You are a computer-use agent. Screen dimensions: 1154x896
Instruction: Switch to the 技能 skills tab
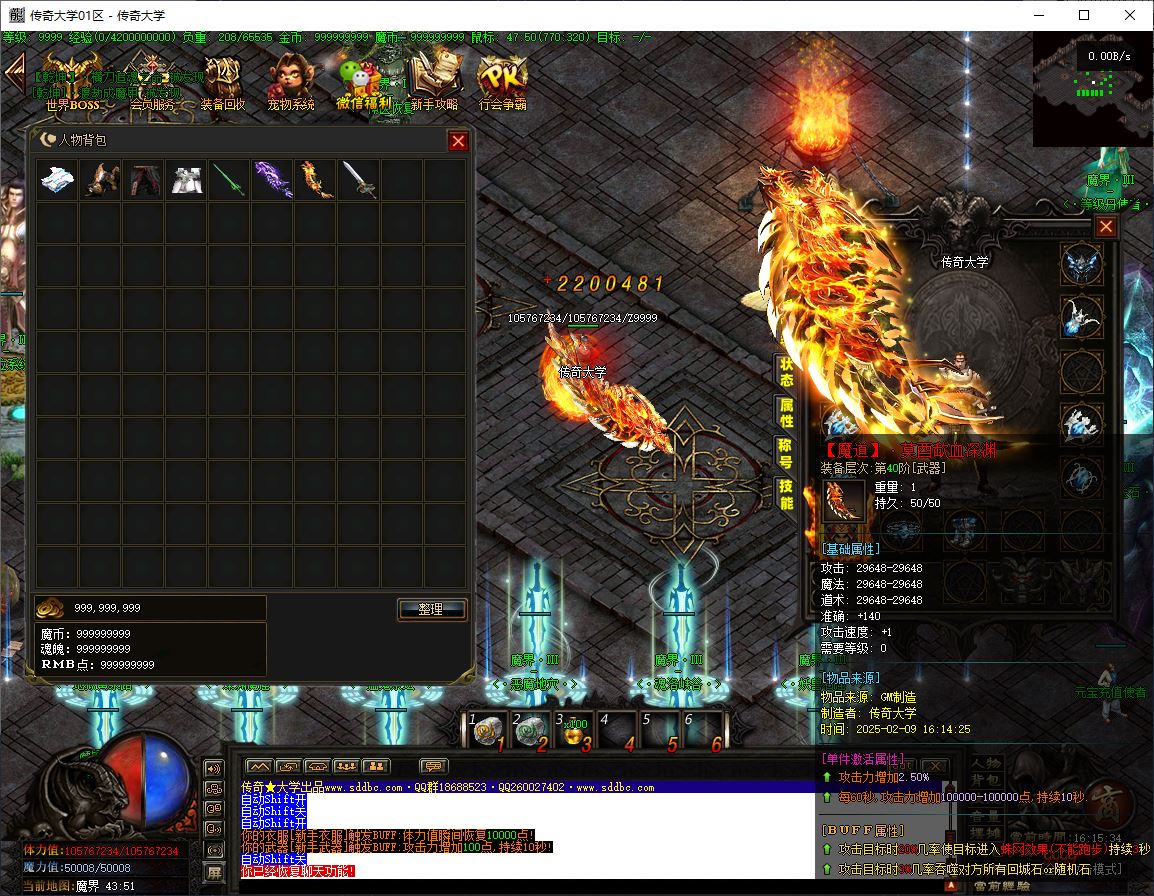pyautogui.click(x=787, y=494)
